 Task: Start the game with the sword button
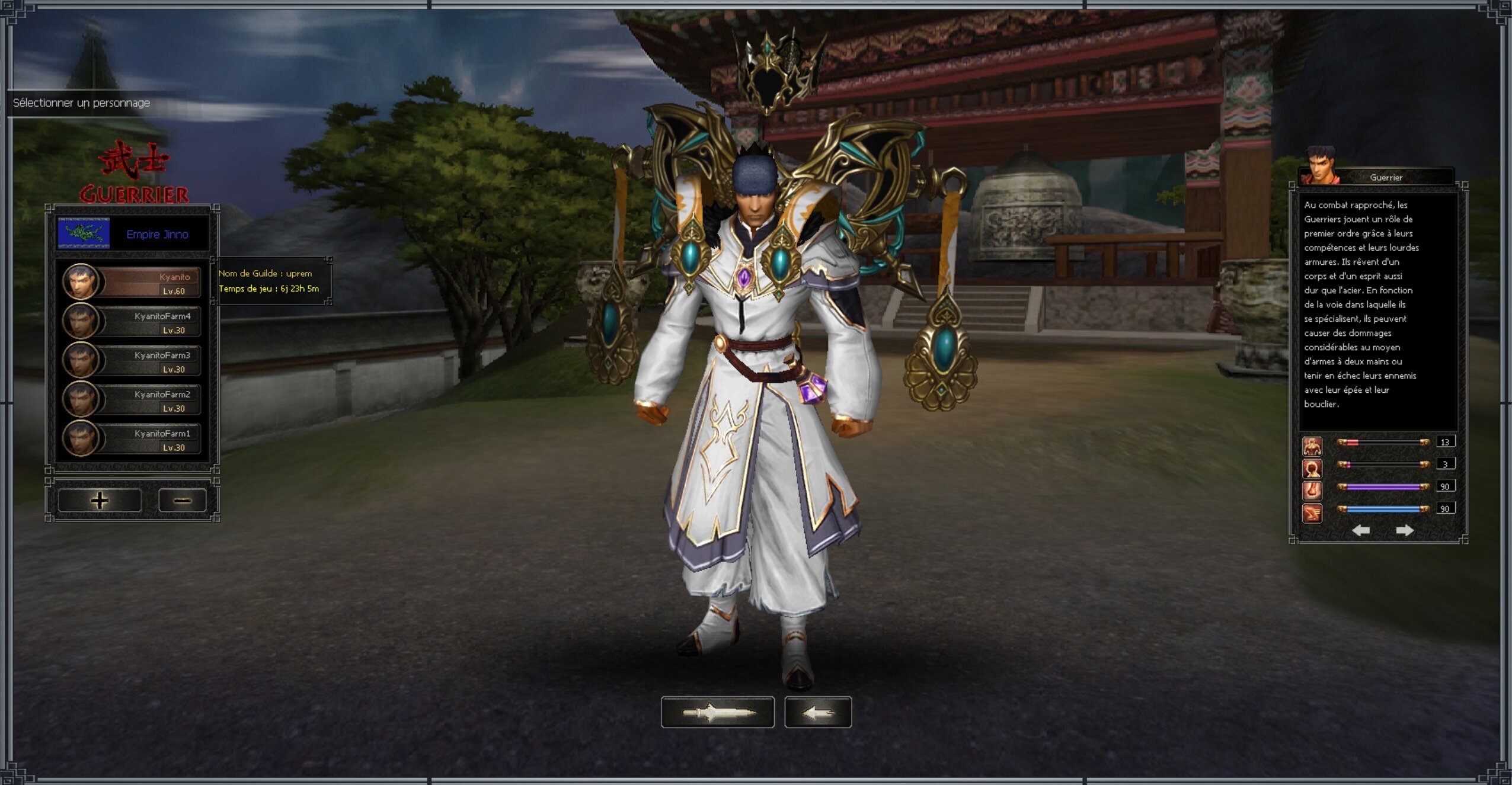717,712
